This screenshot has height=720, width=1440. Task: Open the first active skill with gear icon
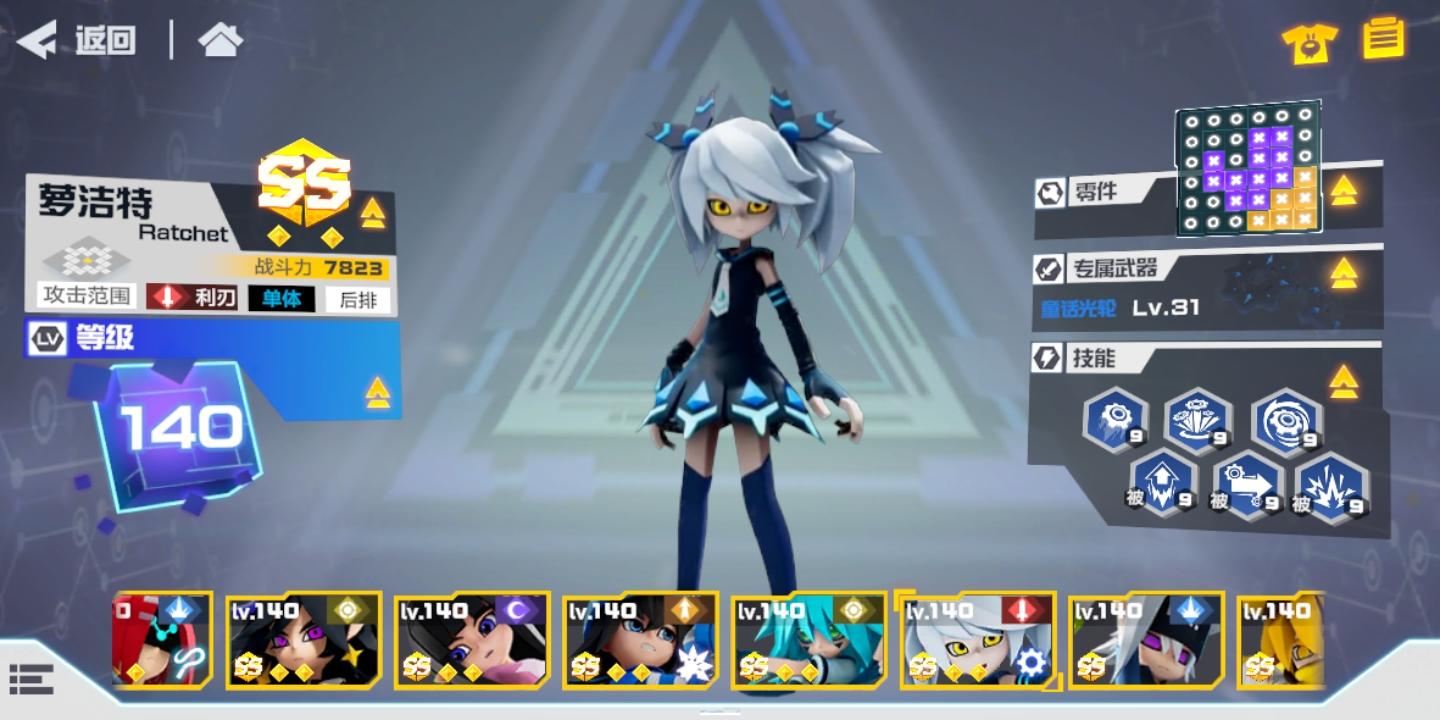1115,421
